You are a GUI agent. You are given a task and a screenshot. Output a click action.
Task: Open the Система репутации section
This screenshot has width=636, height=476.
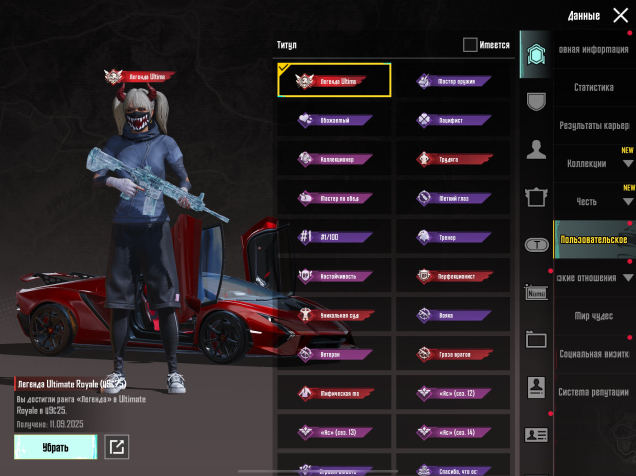(x=594, y=391)
